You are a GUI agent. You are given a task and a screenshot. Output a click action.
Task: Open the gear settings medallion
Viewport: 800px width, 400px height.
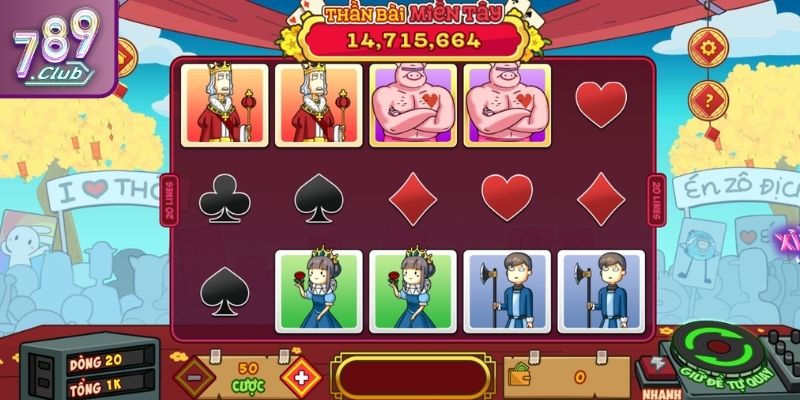707,48
